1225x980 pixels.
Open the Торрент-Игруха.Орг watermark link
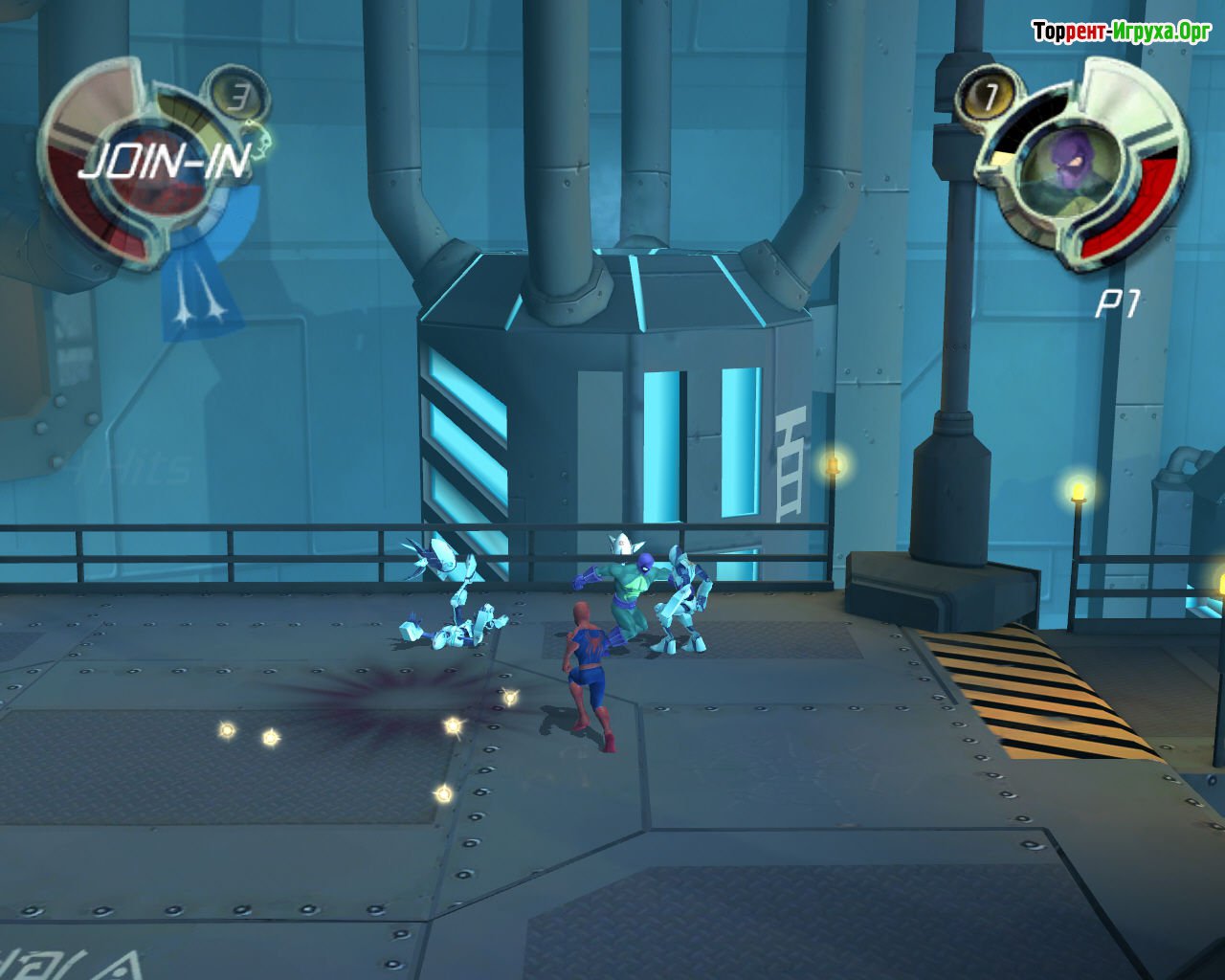1121,33
